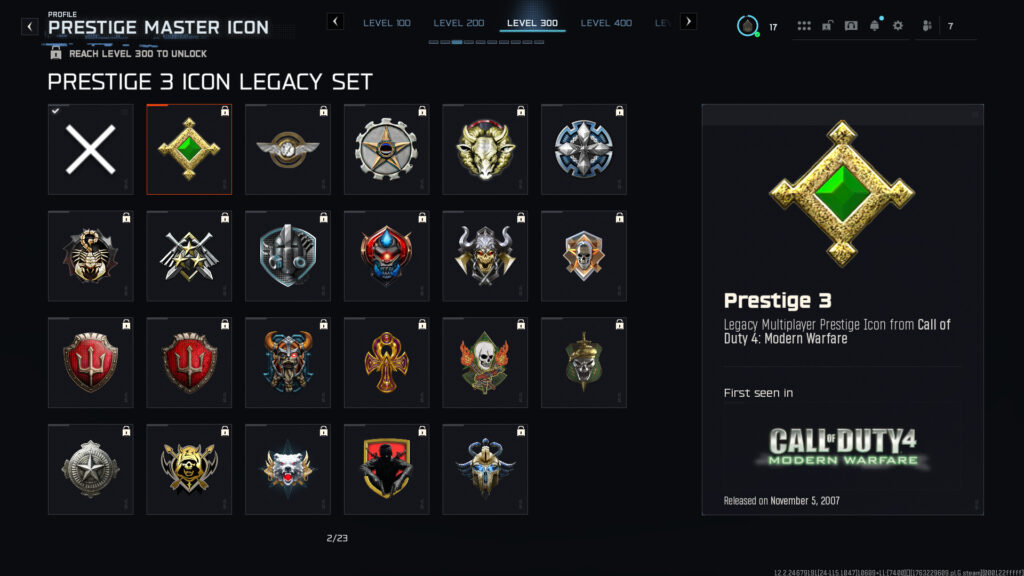Choose the golden ankh cross icon
Screen dimensions: 1024x576
coord(387,363)
